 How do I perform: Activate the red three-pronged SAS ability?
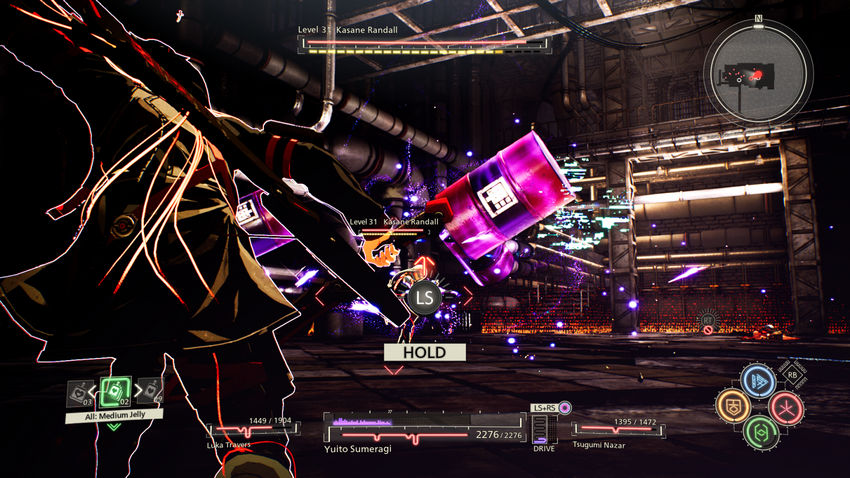(x=786, y=407)
